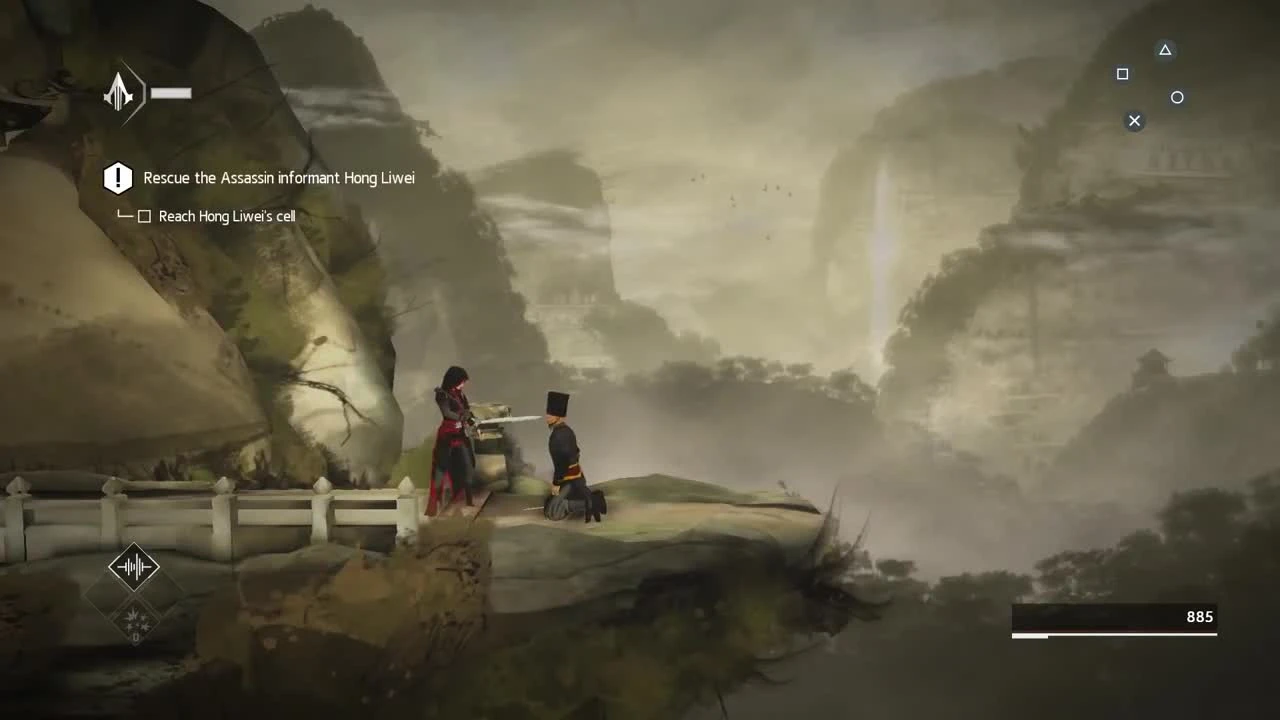Select the Triangle button prompt icon

[1164, 50]
